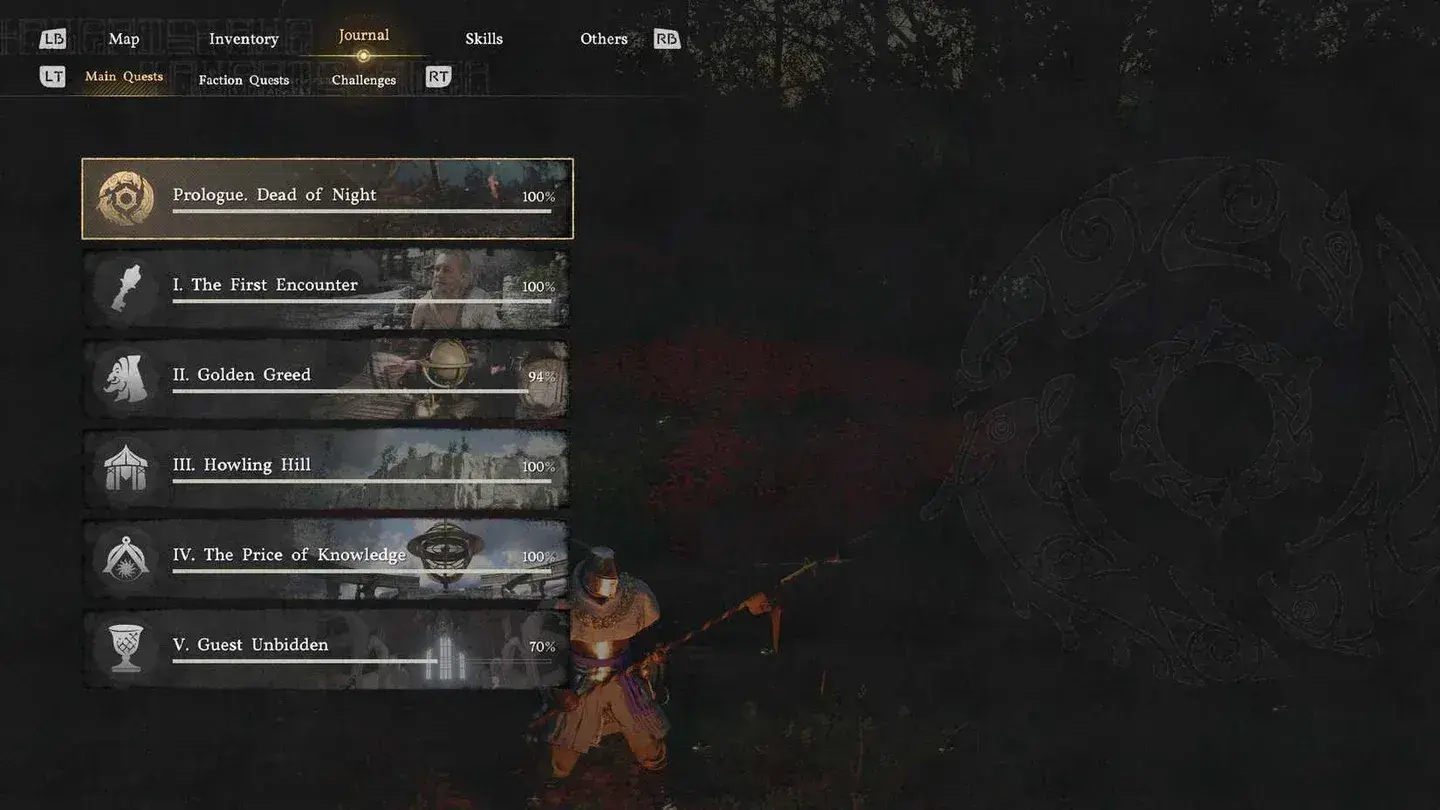Click the LT trigger icon near Main Quests

[52, 75]
